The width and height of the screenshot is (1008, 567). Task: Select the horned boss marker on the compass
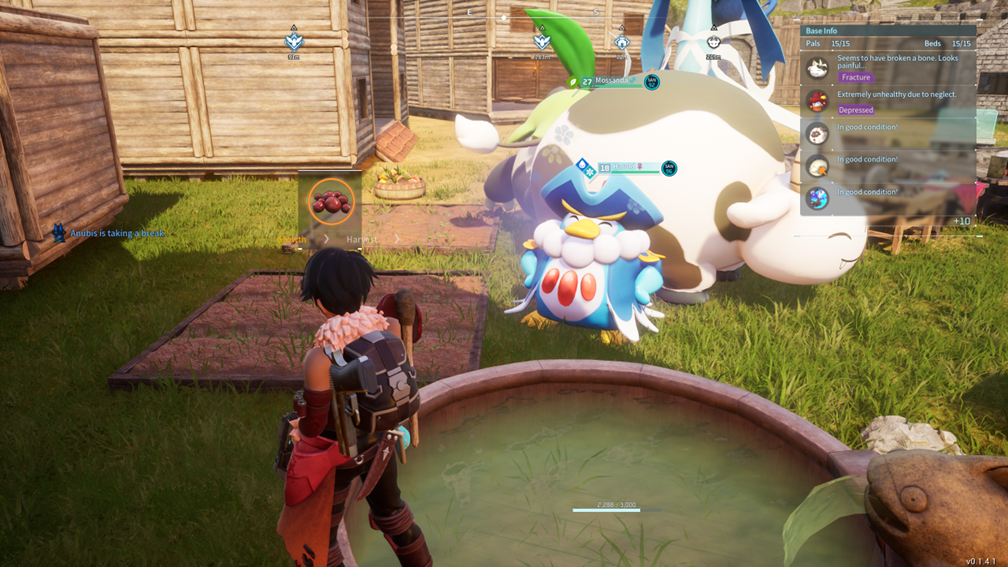coord(713,42)
